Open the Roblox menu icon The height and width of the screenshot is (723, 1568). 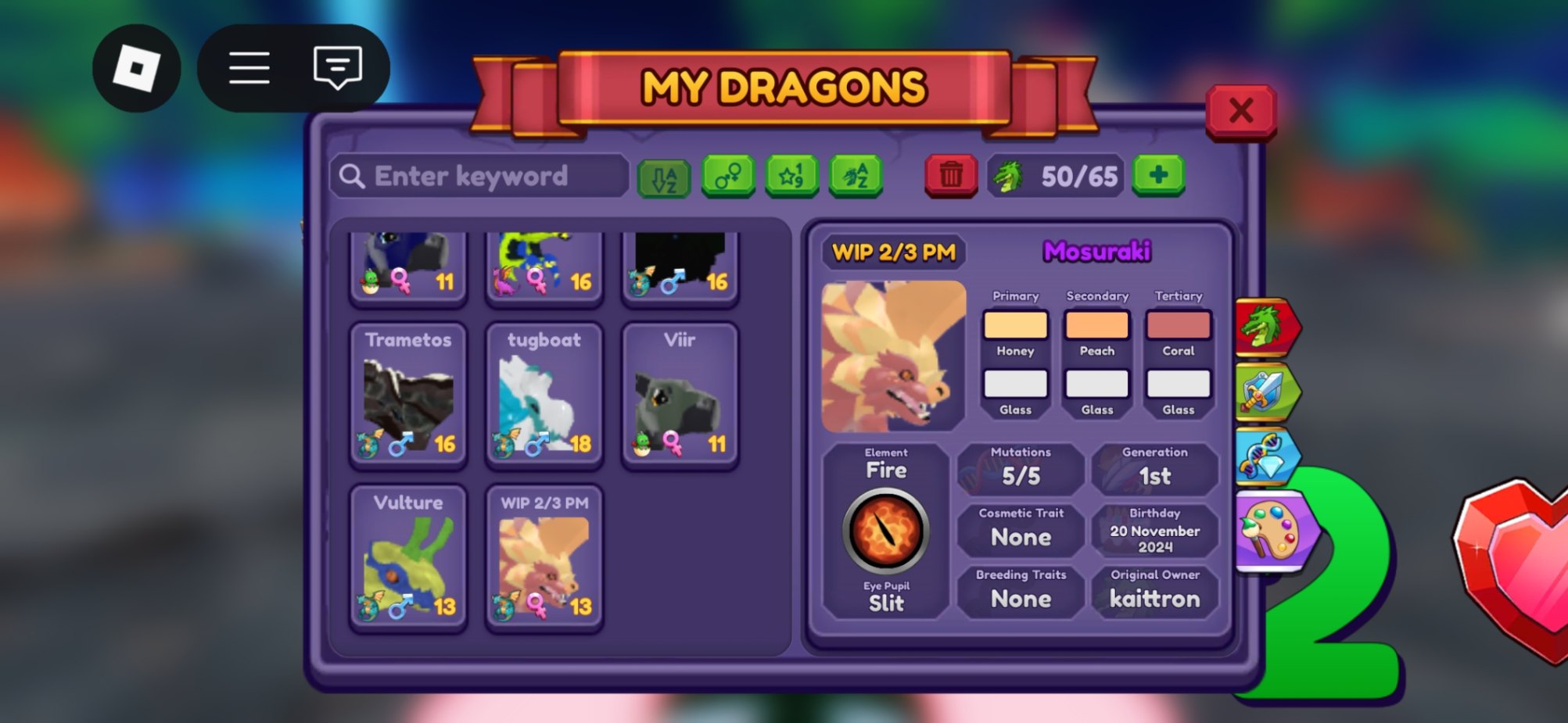136,67
